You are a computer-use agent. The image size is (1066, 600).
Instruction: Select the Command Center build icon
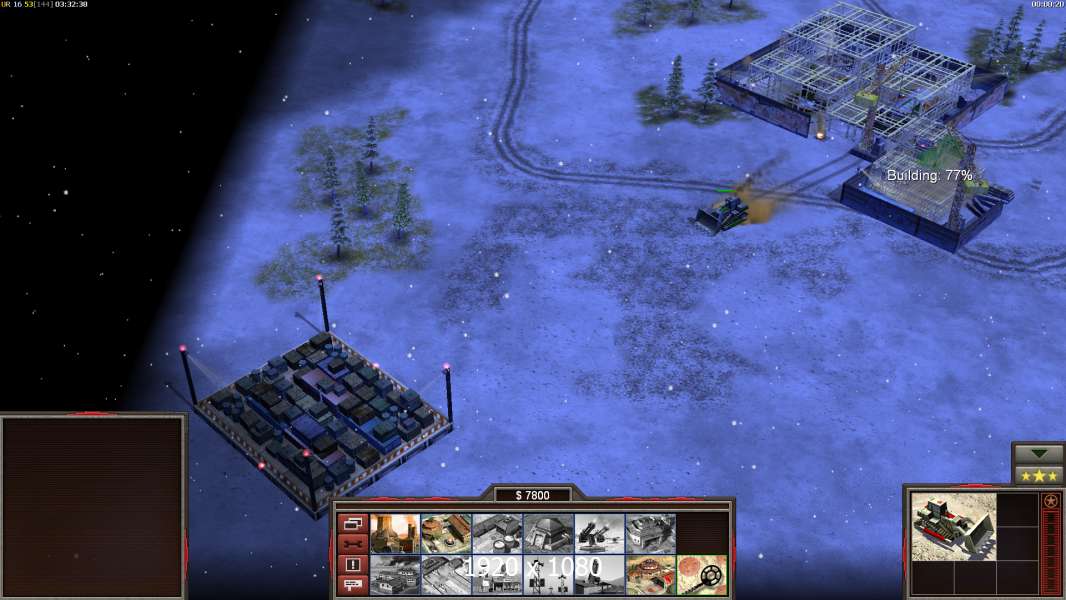pyautogui.click(x=650, y=575)
